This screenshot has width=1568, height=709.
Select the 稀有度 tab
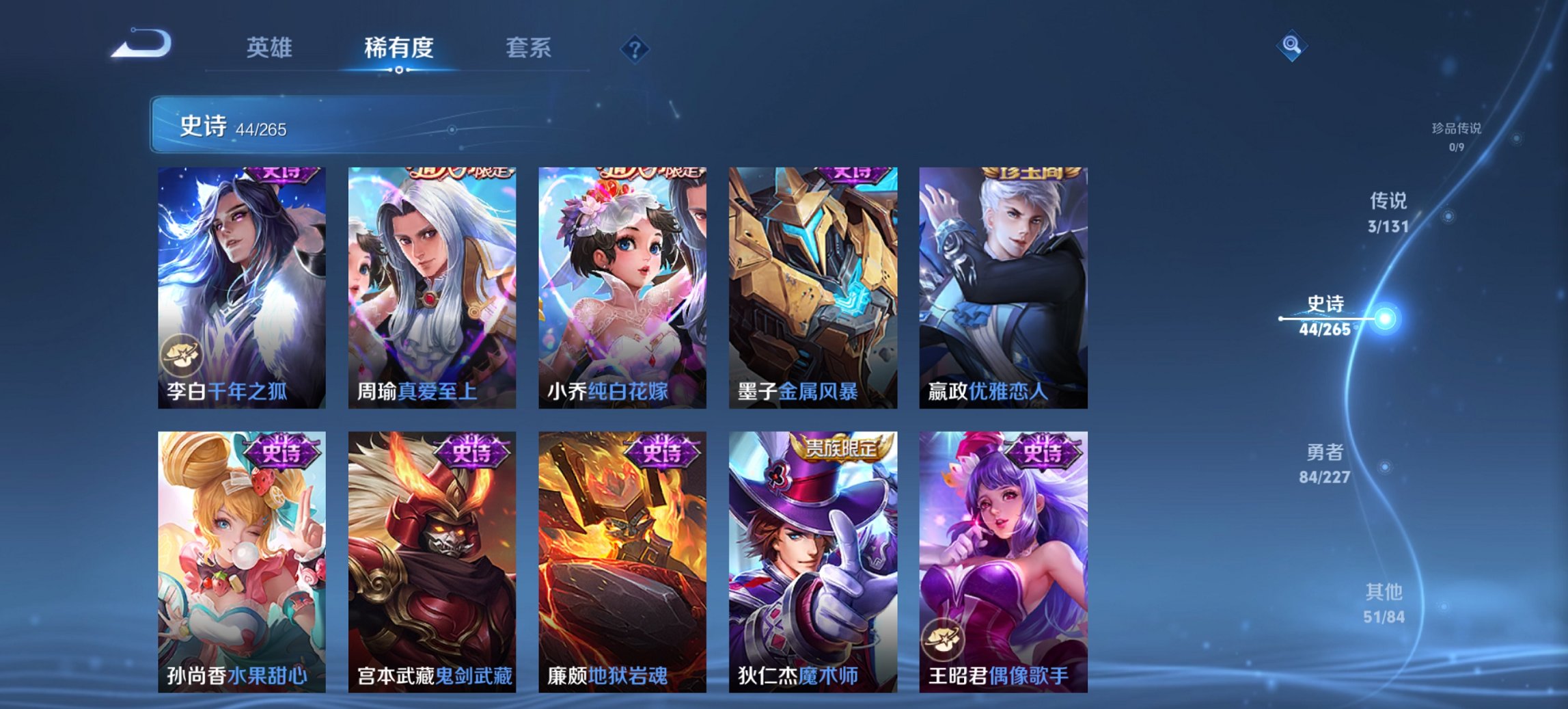[x=400, y=48]
